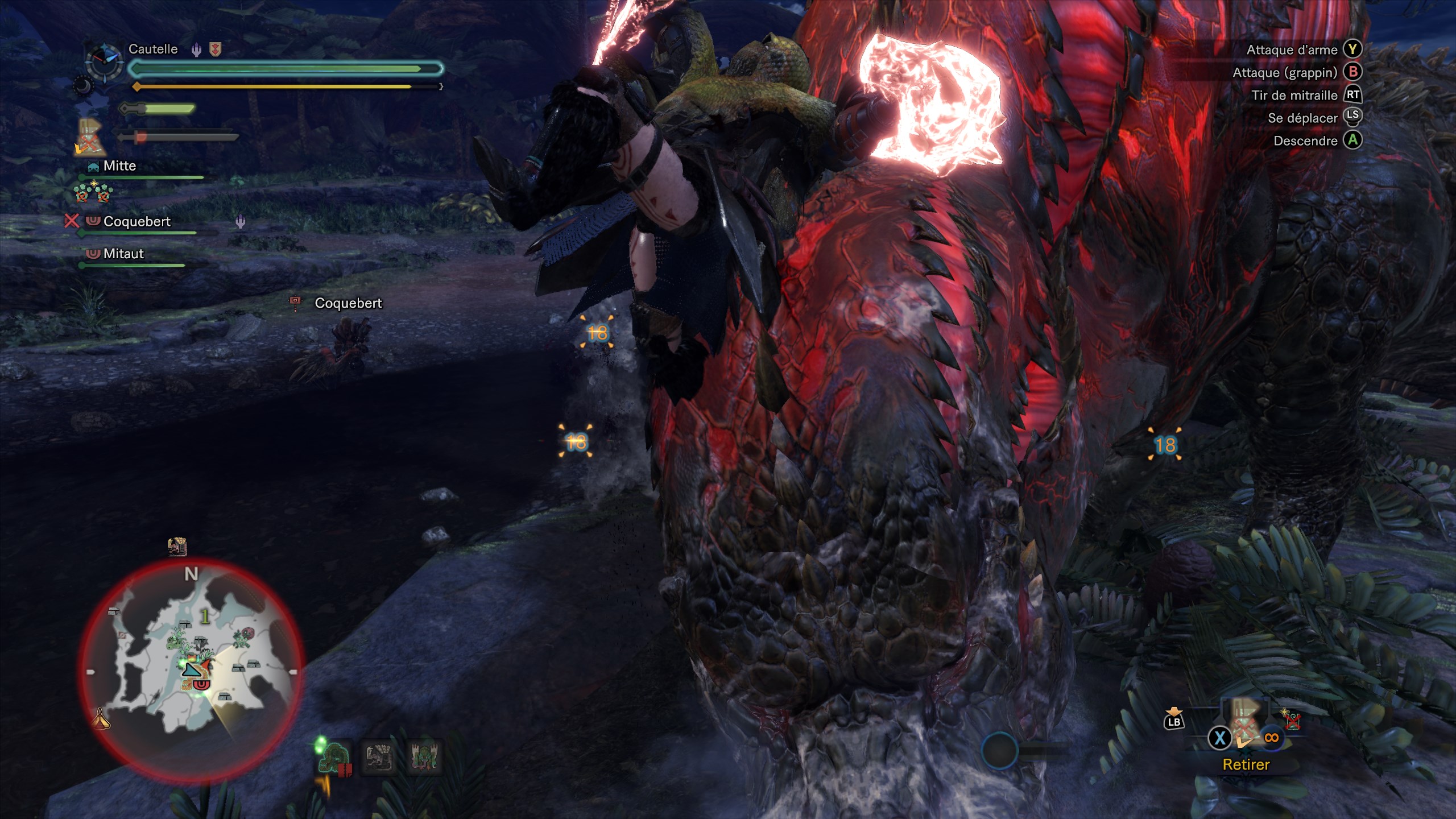Select the equipped mantle icon under clock

[x=91, y=137]
